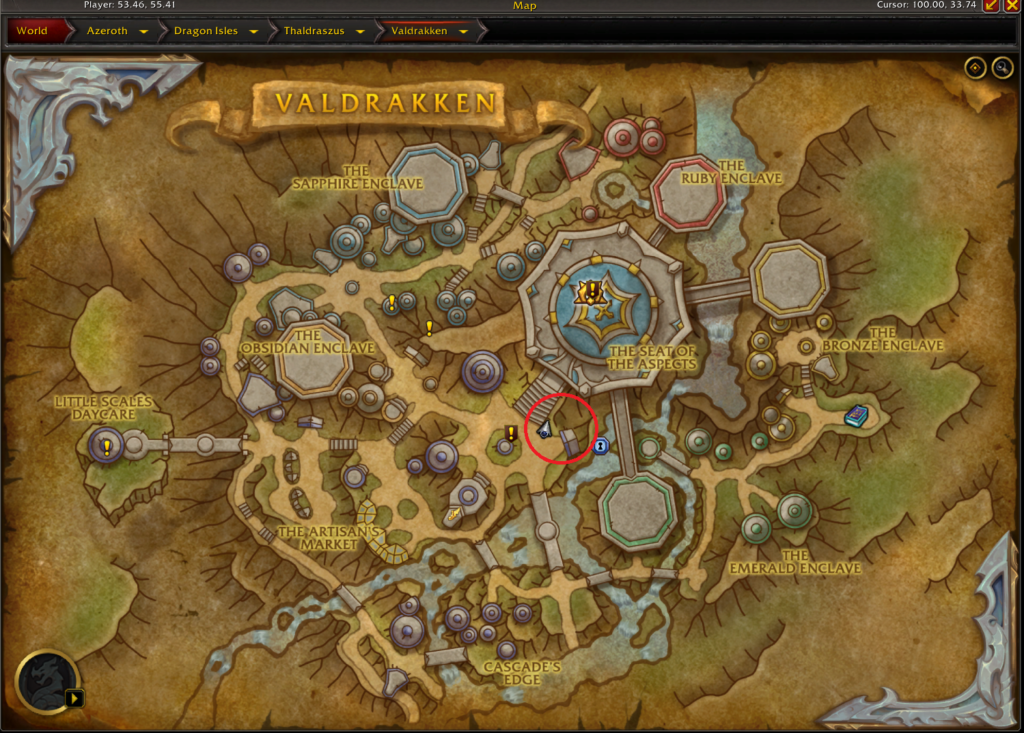Navigate to the Azeroth map level
Image resolution: width=1024 pixels, height=733 pixels.
(107, 31)
